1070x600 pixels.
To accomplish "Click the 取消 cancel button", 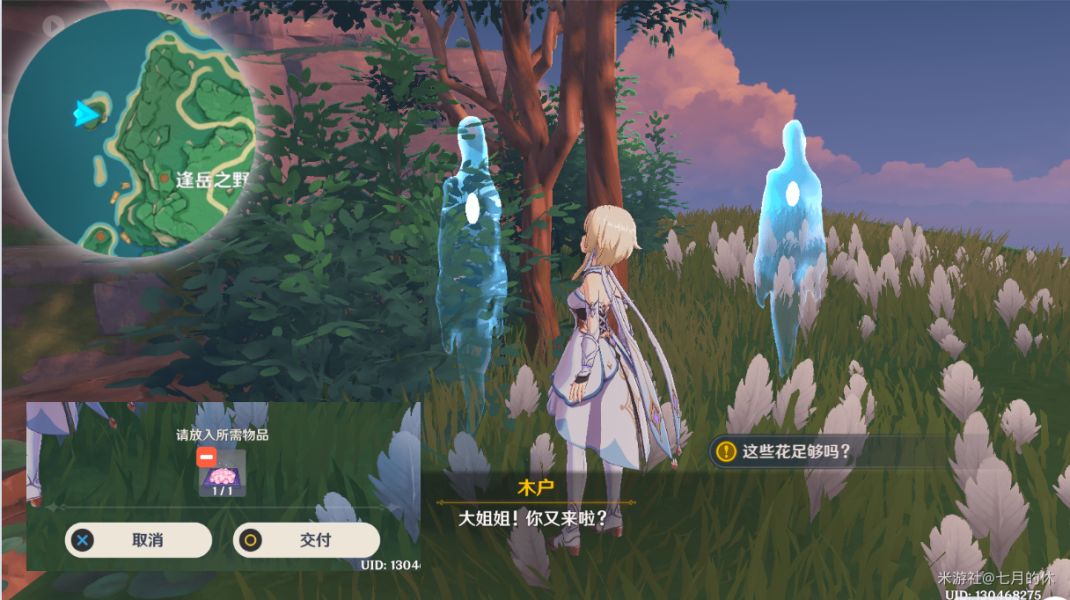I will coord(138,540).
